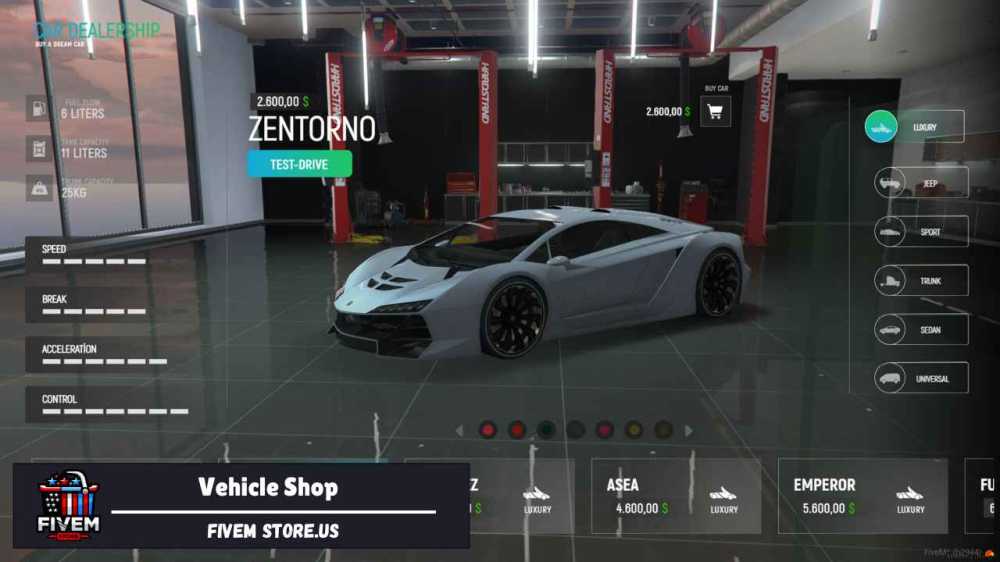Open the Trunk vehicle category
1000x562 pixels.
[x=920, y=281]
